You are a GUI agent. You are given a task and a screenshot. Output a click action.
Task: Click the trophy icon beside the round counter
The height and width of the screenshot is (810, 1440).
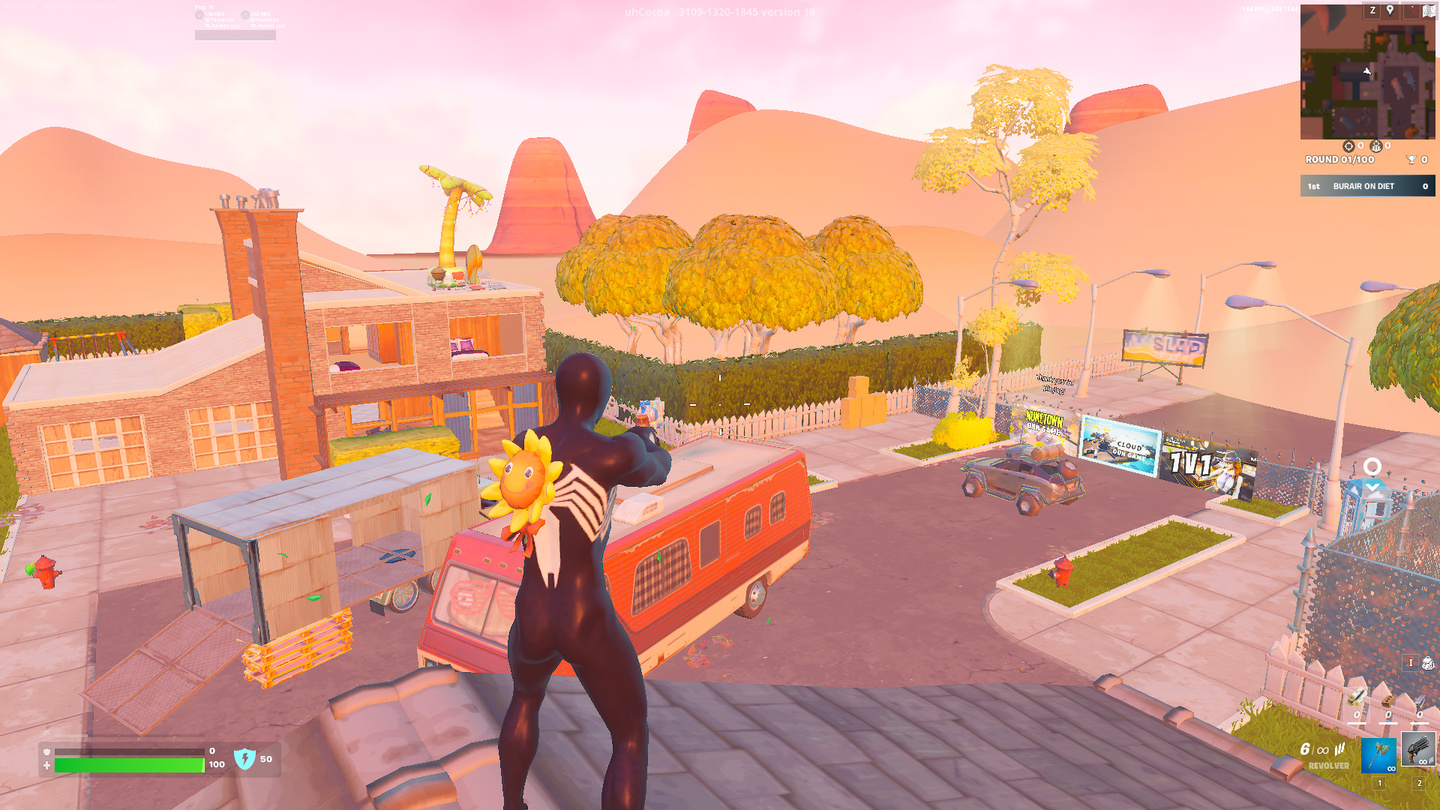(x=1412, y=159)
